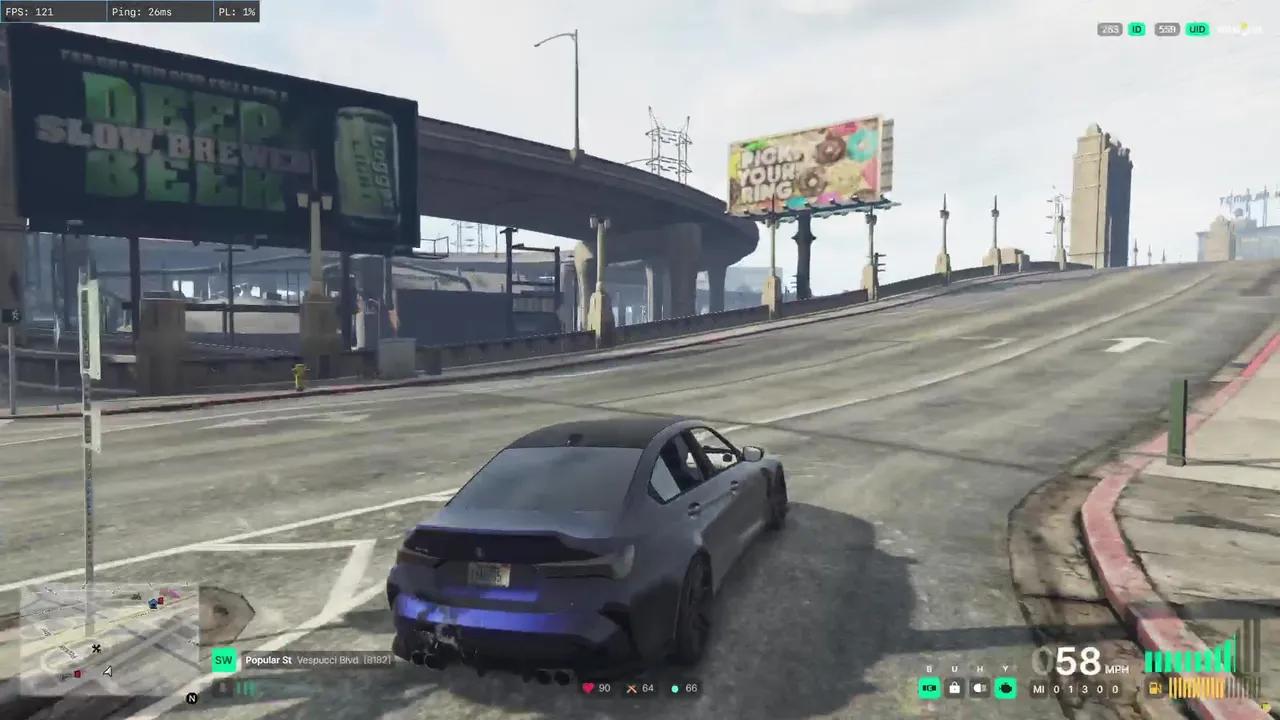
Task: Click the red health heart icon
Action: tap(588, 688)
